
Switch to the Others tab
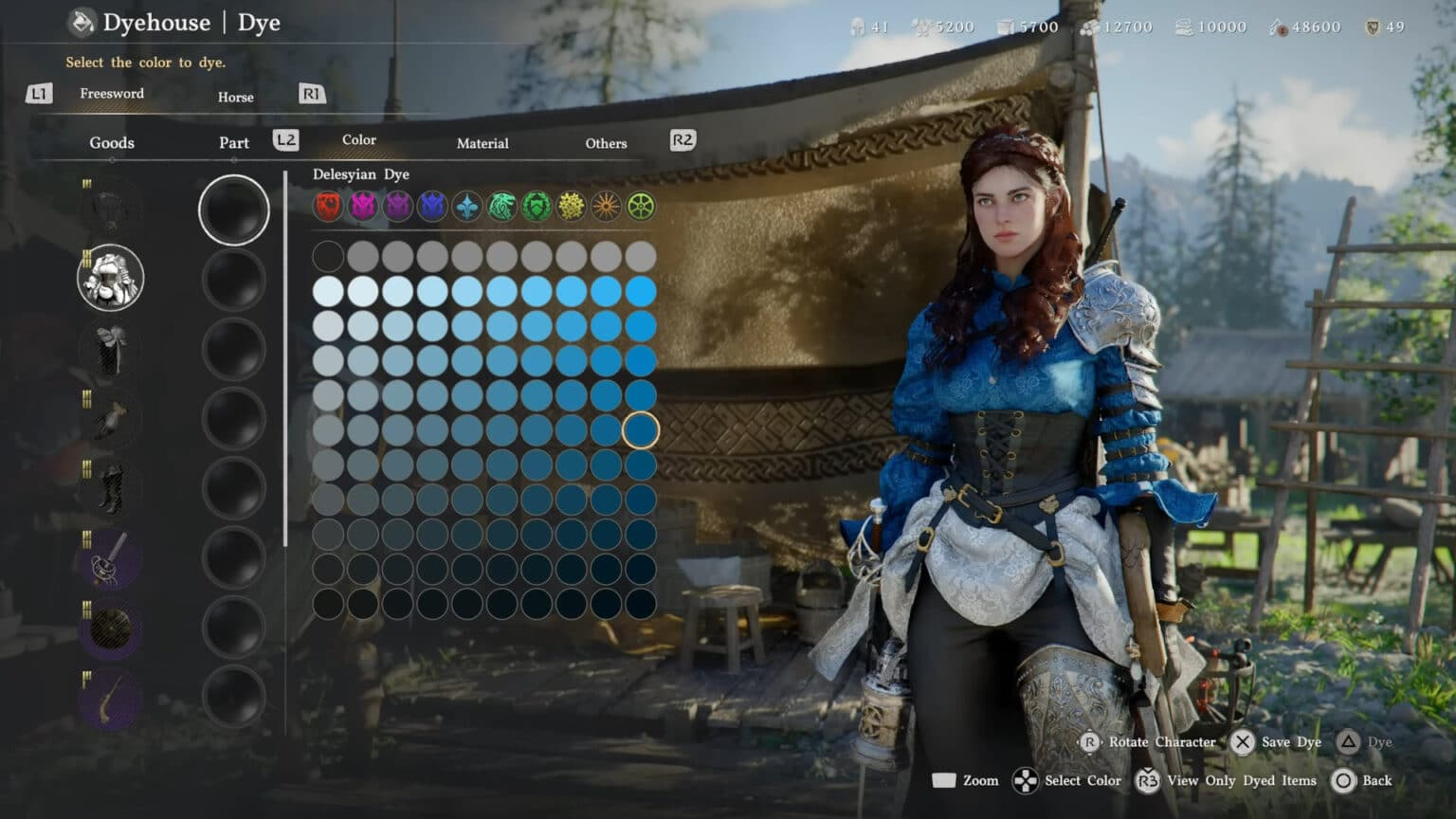(x=606, y=143)
